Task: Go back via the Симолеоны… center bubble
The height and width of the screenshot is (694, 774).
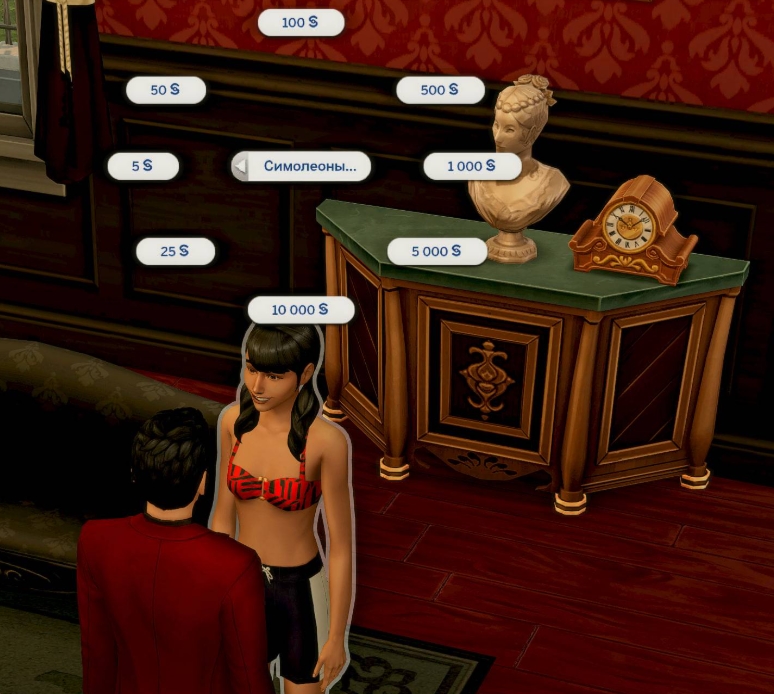Action: tap(301, 166)
